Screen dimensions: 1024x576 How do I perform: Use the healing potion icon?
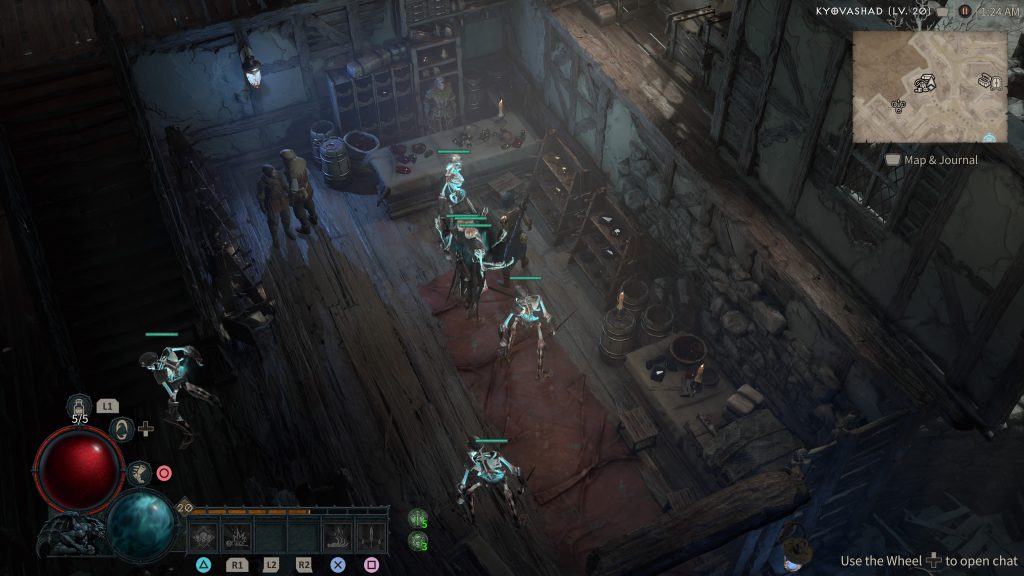(x=79, y=405)
